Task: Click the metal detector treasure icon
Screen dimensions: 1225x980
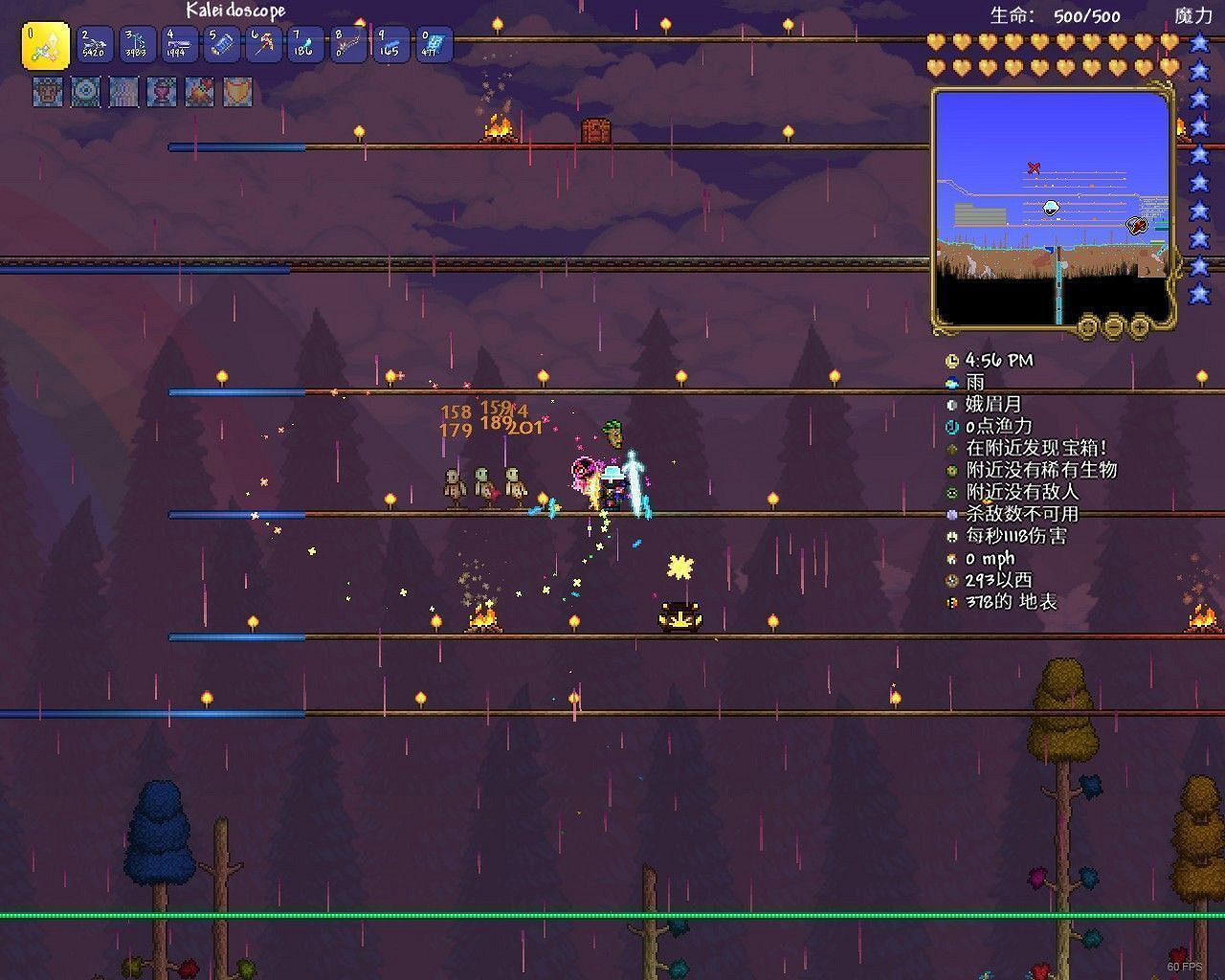Action: point(950,448)
